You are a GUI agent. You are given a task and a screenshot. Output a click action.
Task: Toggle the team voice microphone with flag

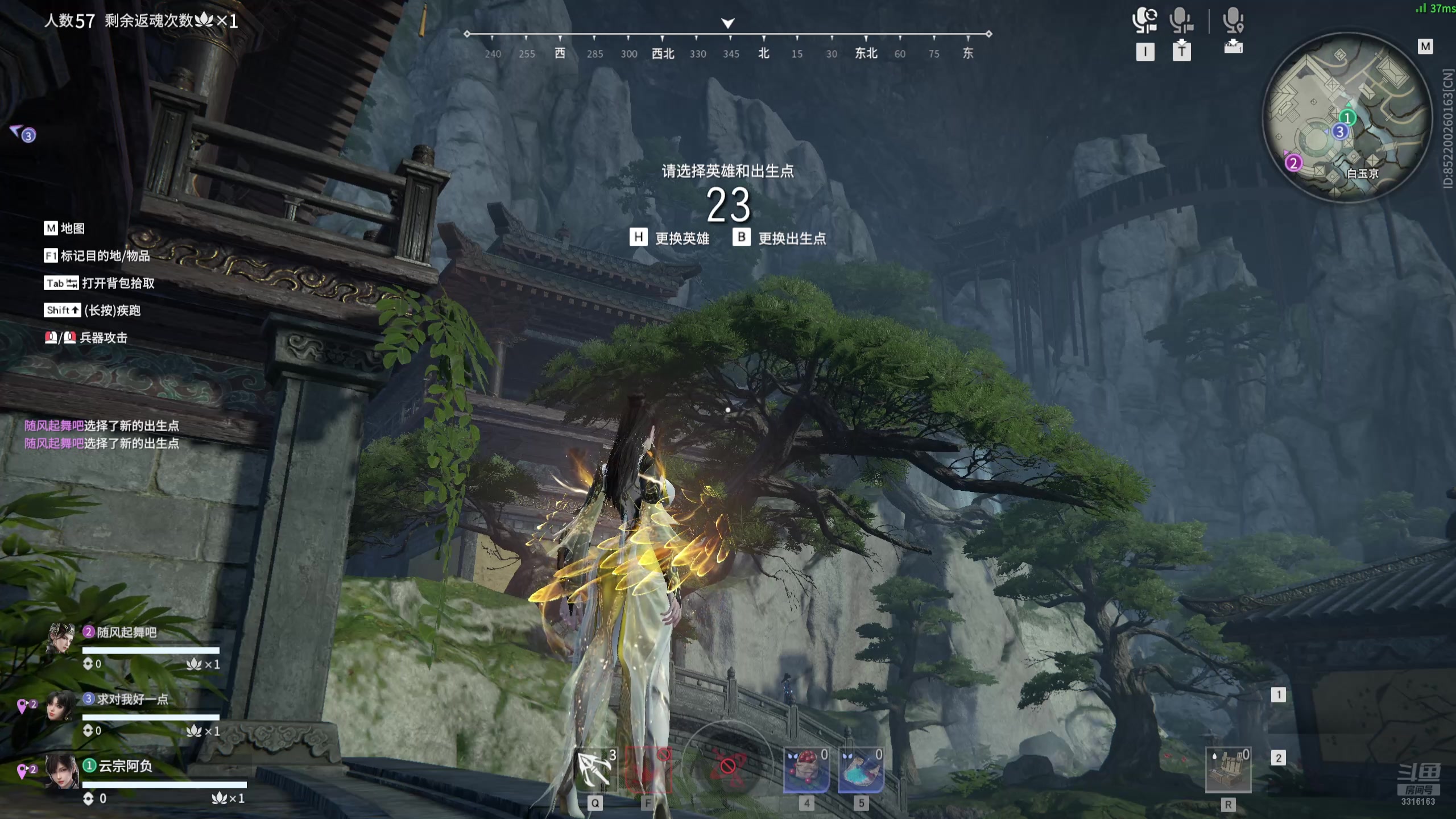coord(1181,20)
